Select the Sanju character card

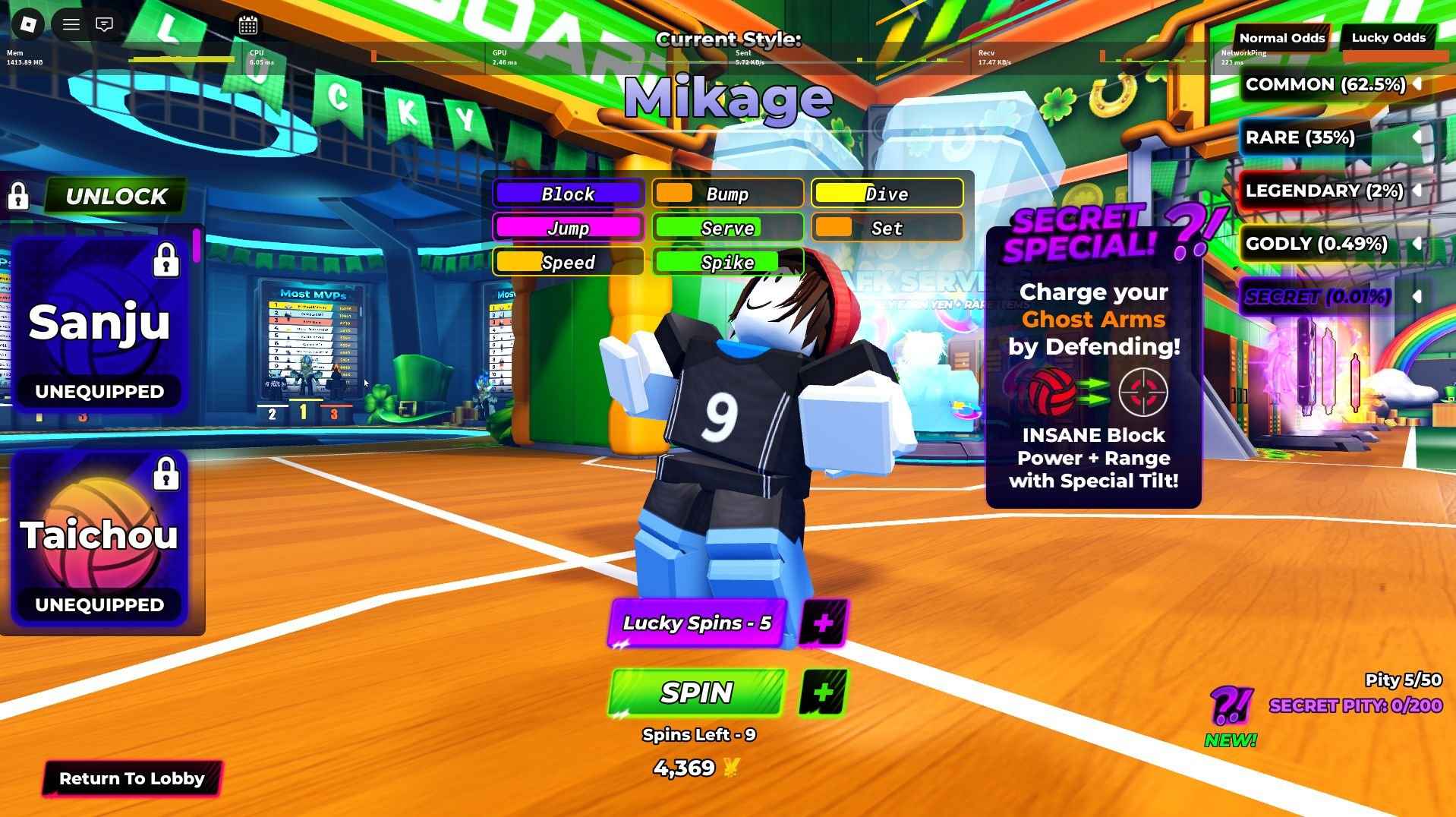pyautogui.click(x=99, y=323)
